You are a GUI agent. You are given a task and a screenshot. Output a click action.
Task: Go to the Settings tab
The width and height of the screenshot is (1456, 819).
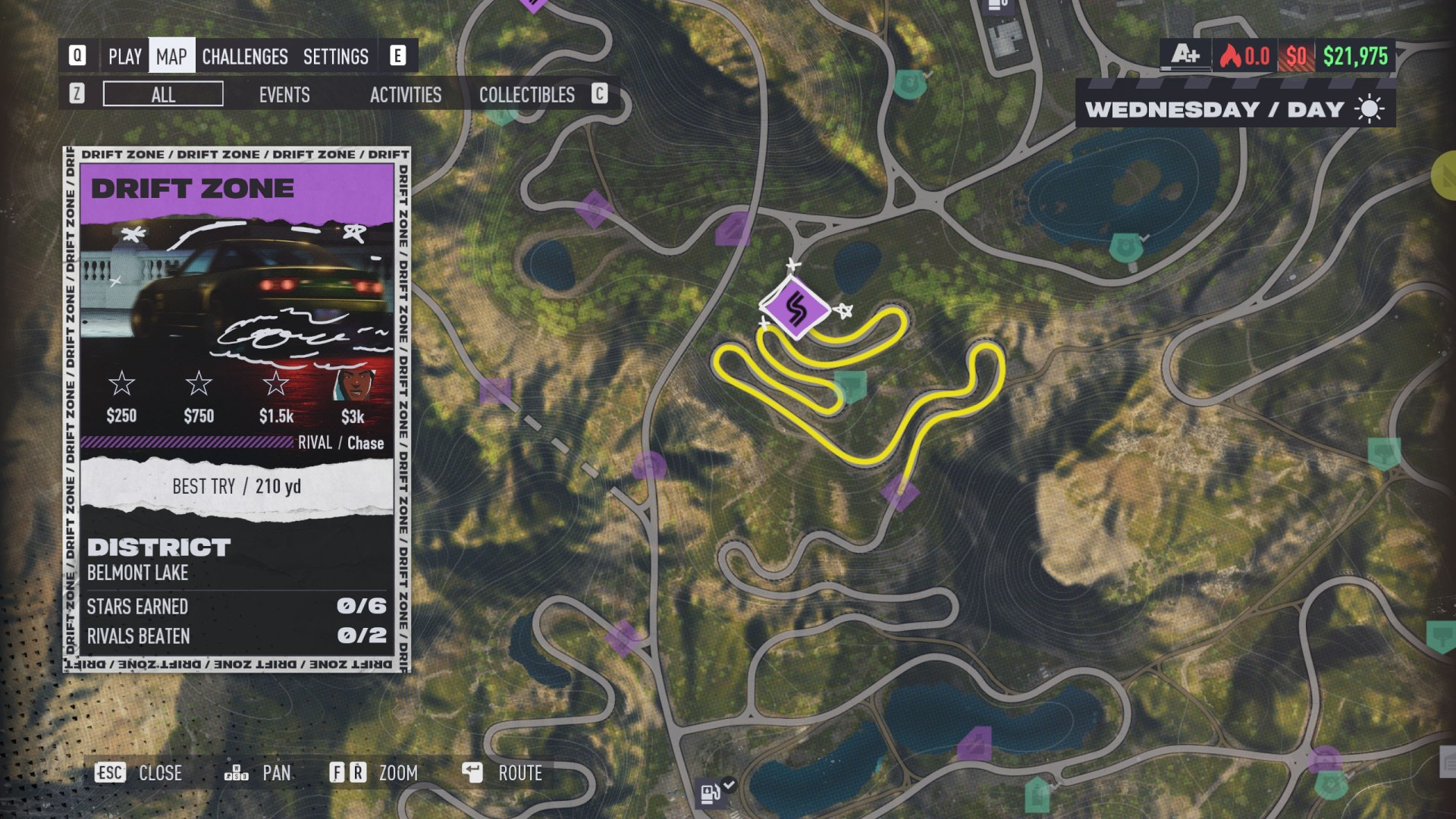(x=335, y=56)
